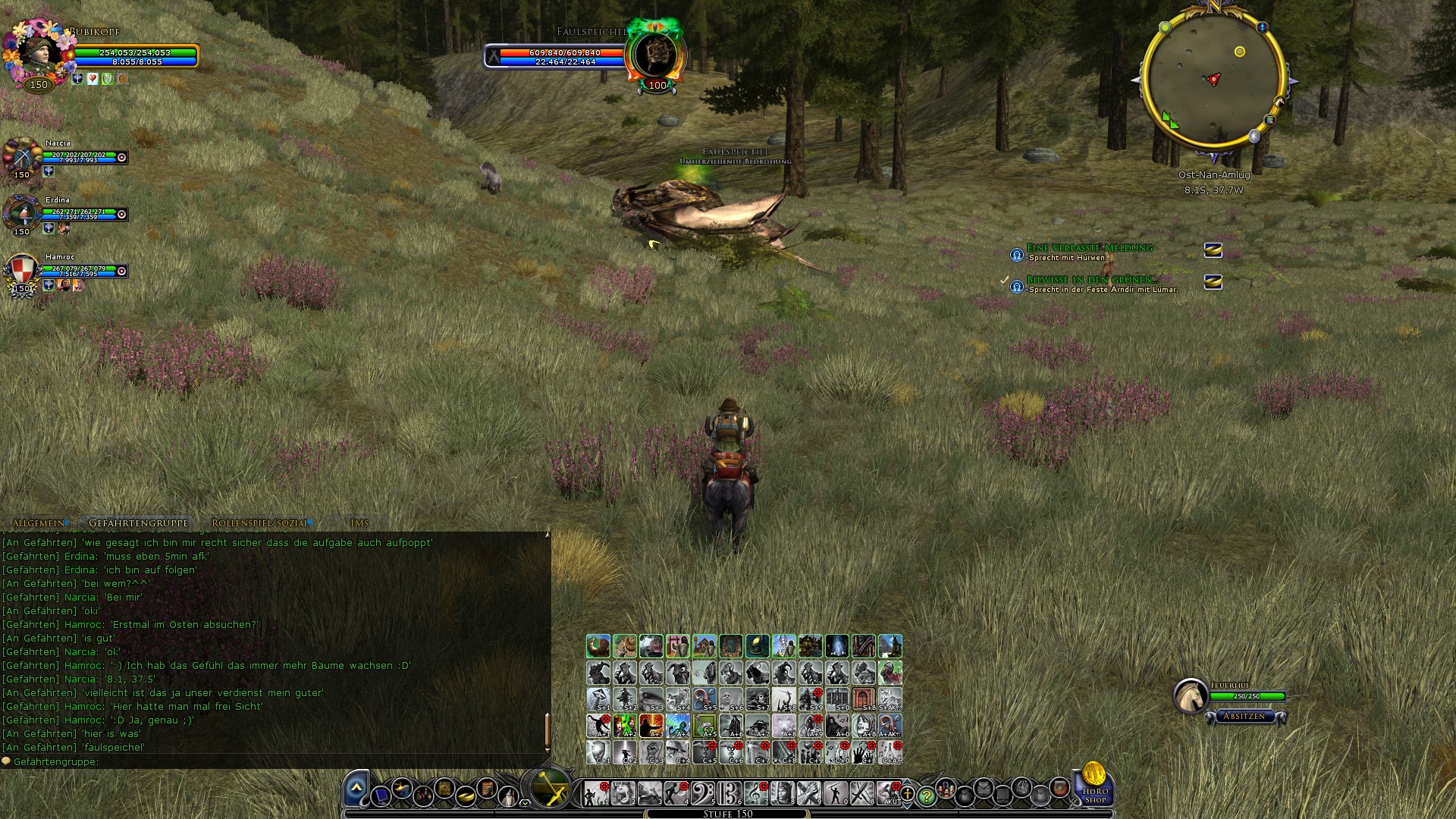Click Feuerlilie's mount portrait icon
This screenshot has height=819, width=1456.
(1192, 694)
